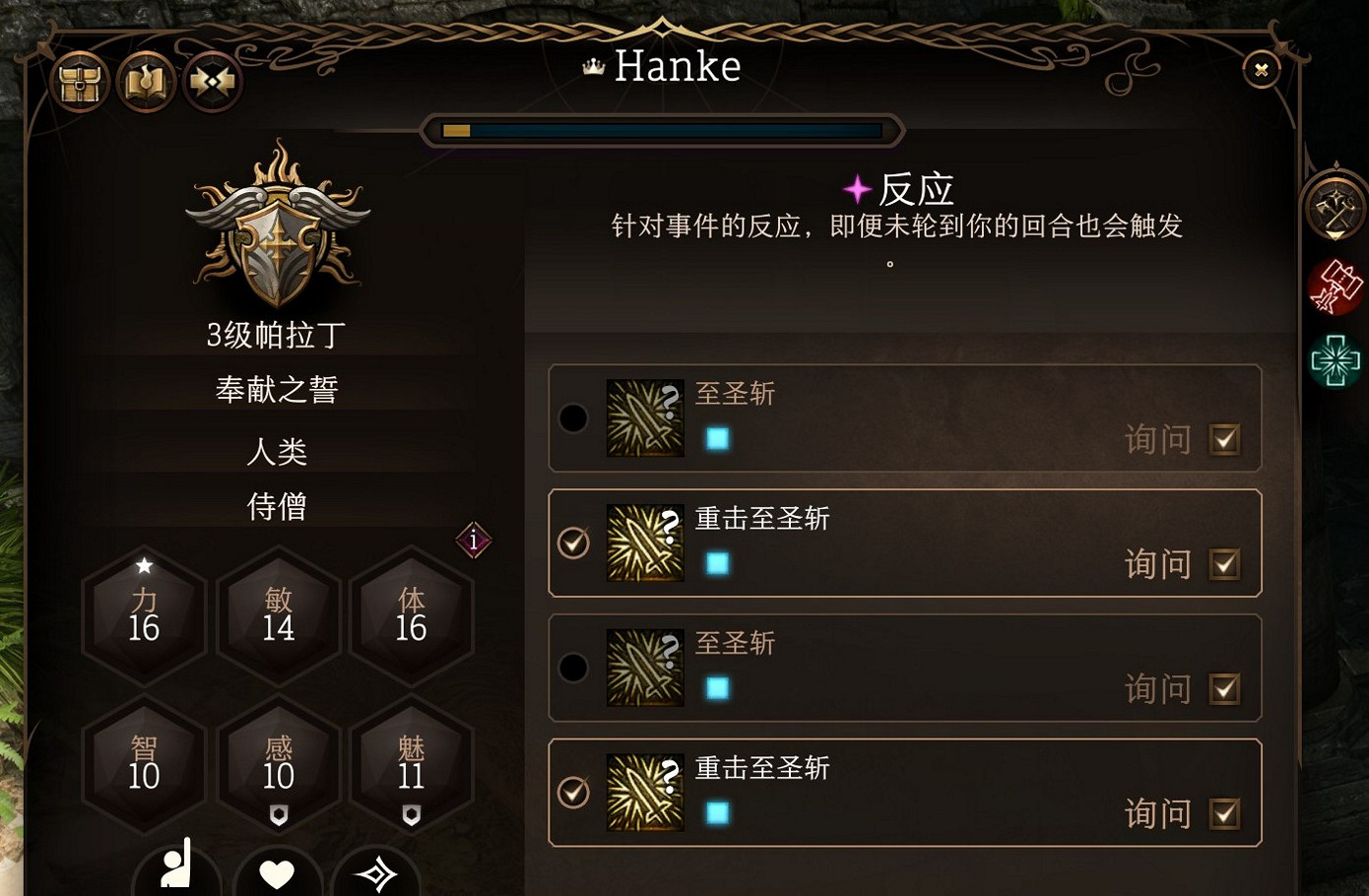
Task: Select the gold crossed-arrows reactions icon
Action: click(x=212, y=82)
